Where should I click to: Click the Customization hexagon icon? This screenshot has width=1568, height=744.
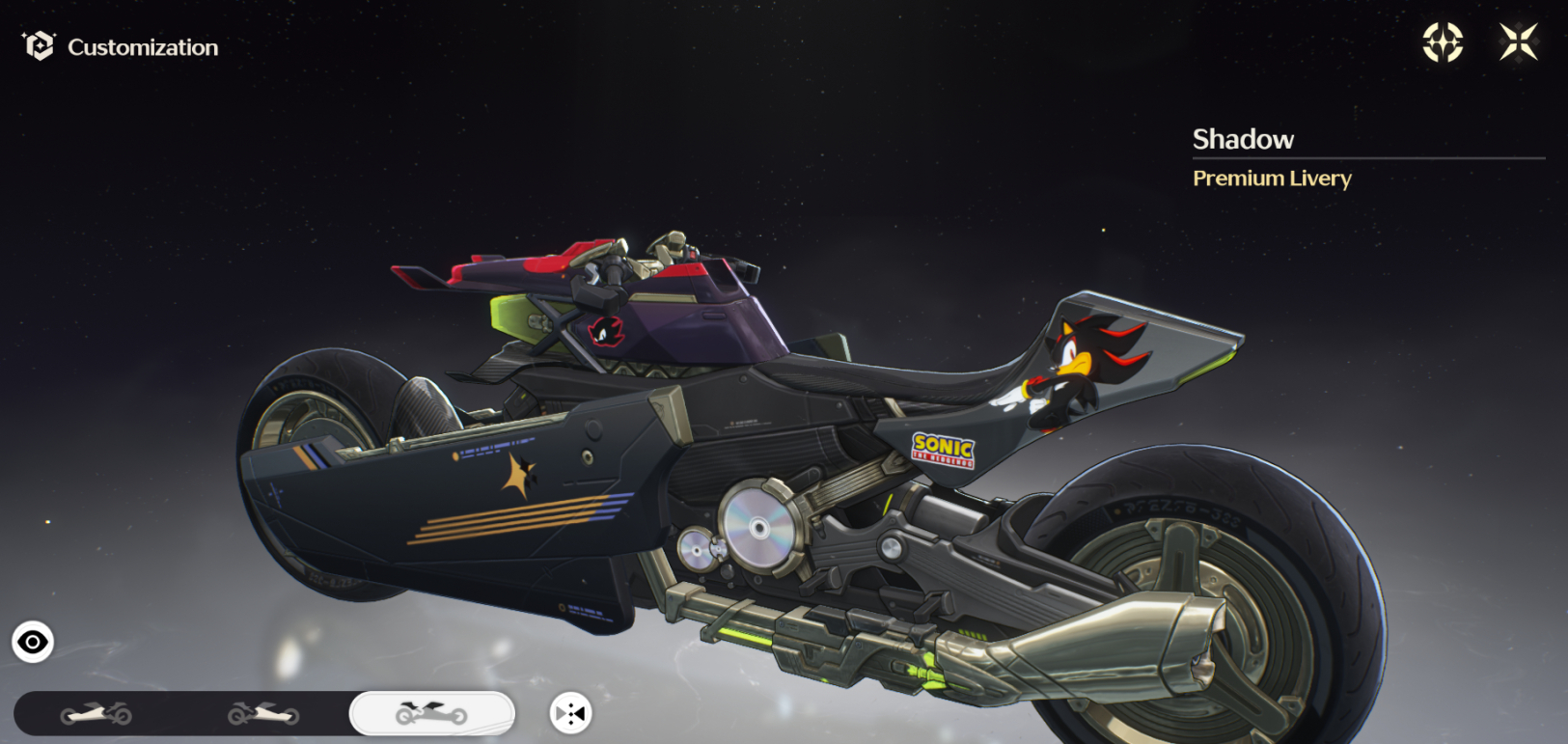[x=40, y=46]
